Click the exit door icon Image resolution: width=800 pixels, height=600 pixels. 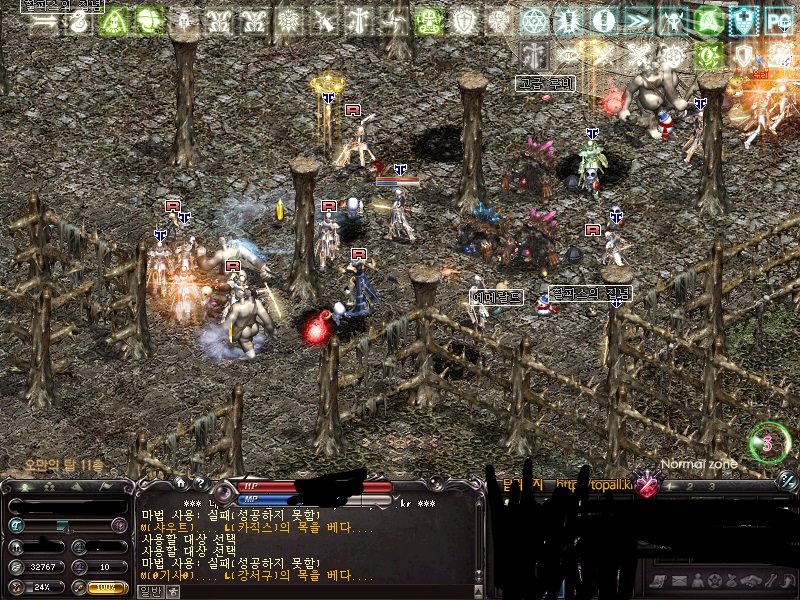point(787,581)
